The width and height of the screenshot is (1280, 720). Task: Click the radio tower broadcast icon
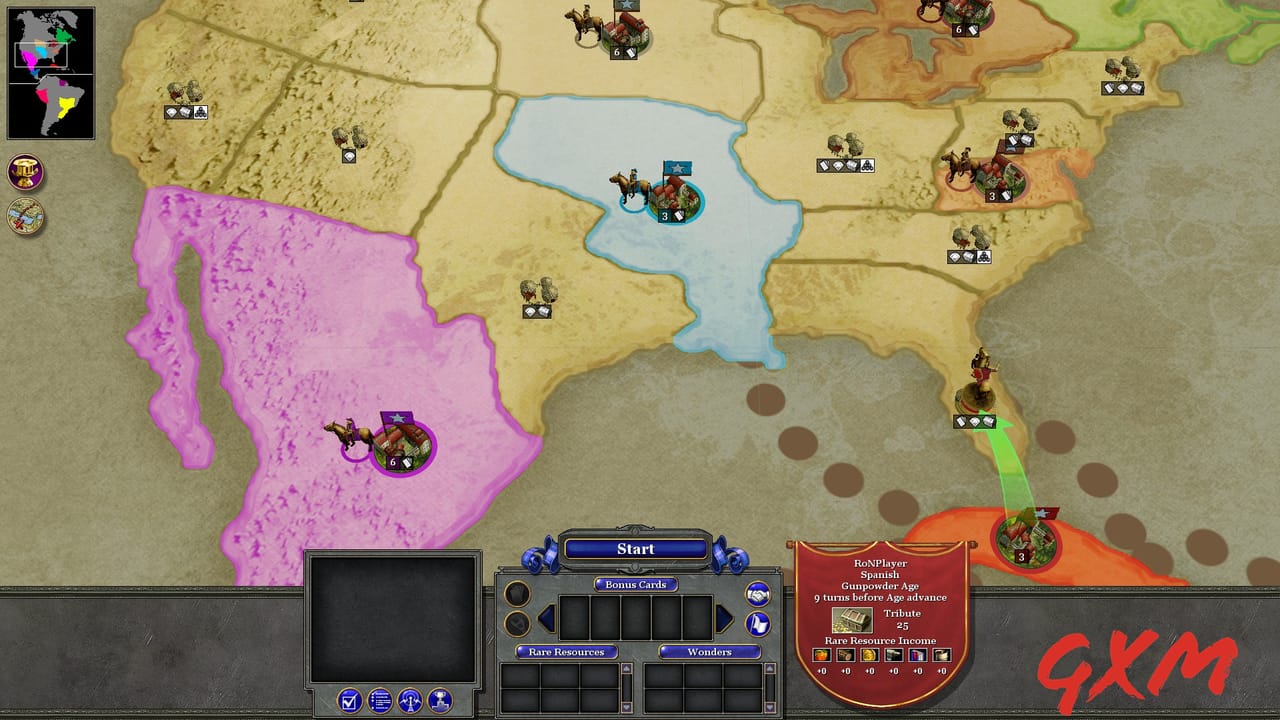(x=410, y=701)
